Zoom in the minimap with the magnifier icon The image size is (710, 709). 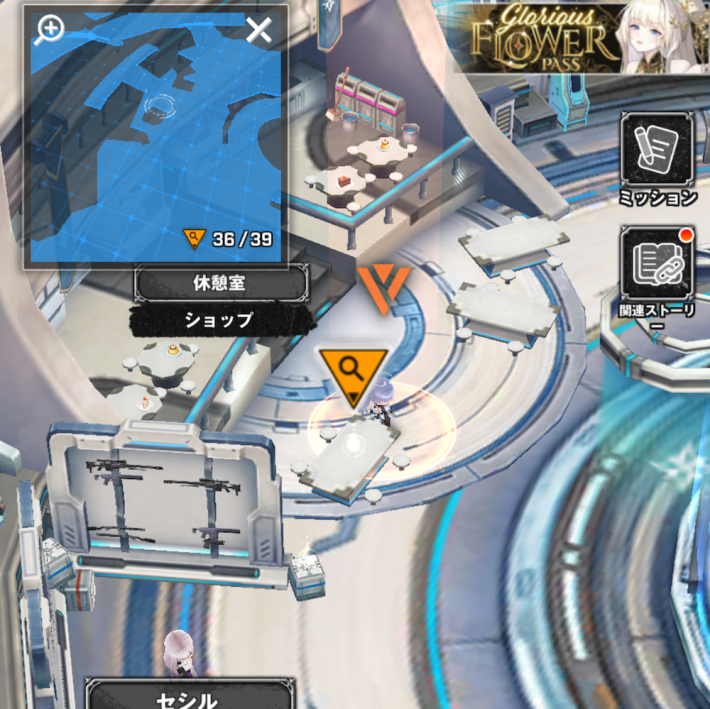[48, 30]
